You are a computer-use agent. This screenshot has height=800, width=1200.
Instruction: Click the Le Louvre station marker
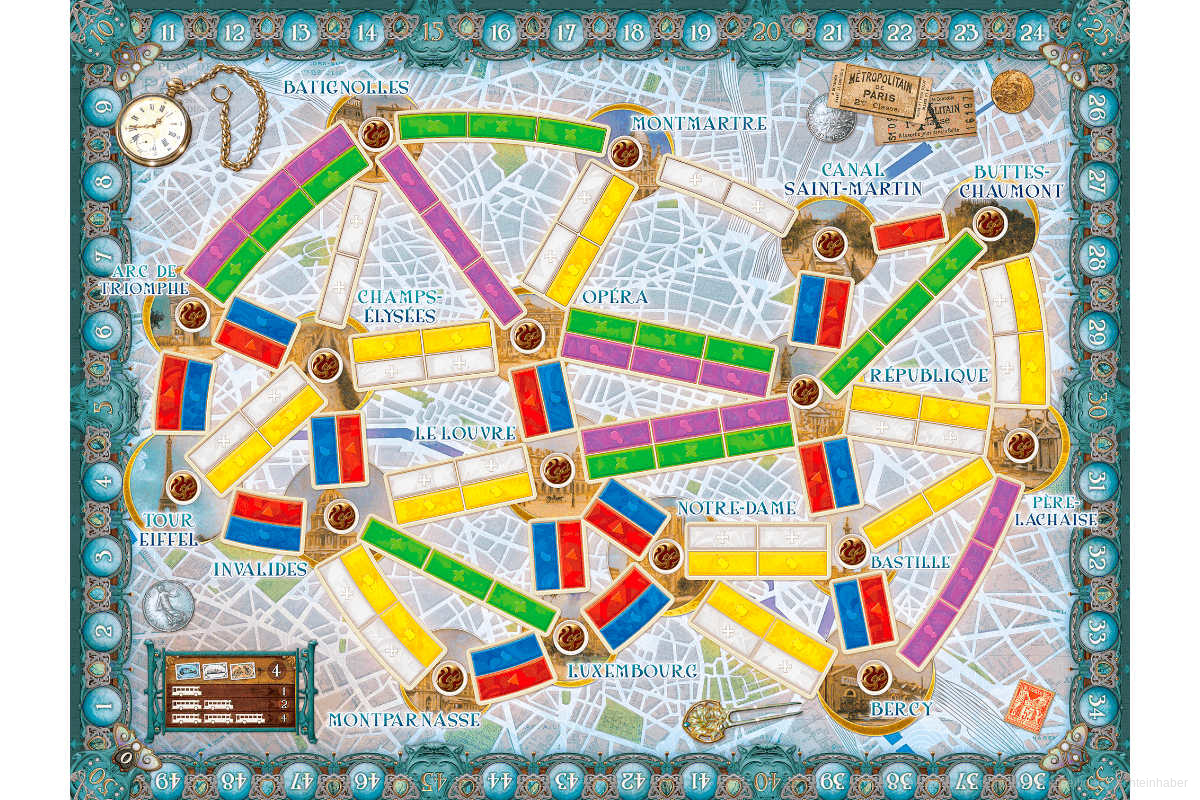[x=555, y=469]
